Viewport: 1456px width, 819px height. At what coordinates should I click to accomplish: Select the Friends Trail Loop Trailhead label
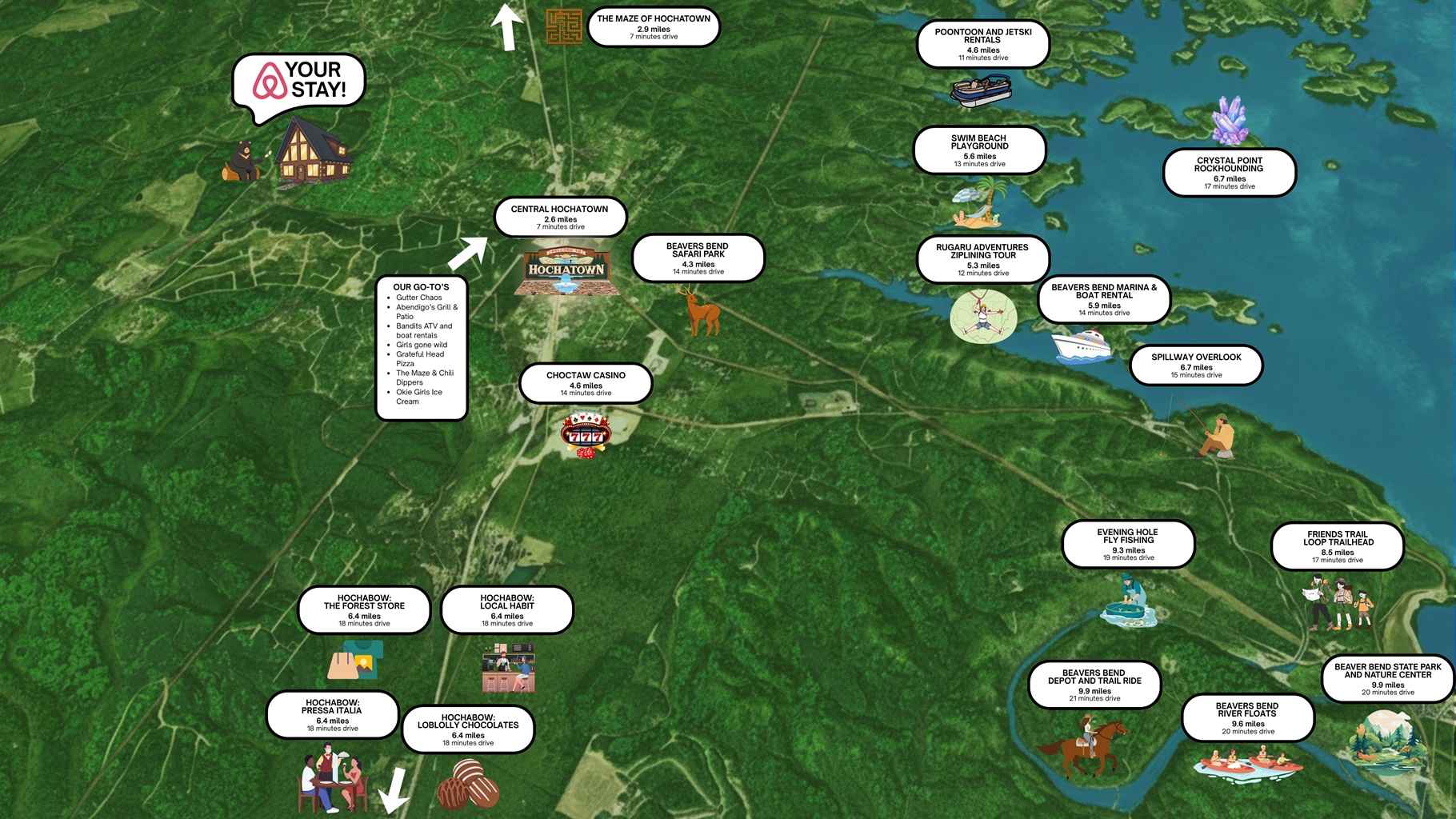point(1338,546)
